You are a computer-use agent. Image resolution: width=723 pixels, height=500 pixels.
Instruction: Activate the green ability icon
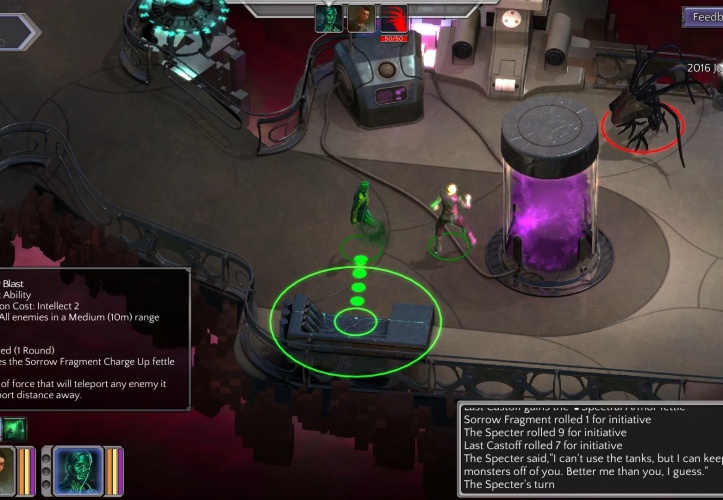click(16, 430)
